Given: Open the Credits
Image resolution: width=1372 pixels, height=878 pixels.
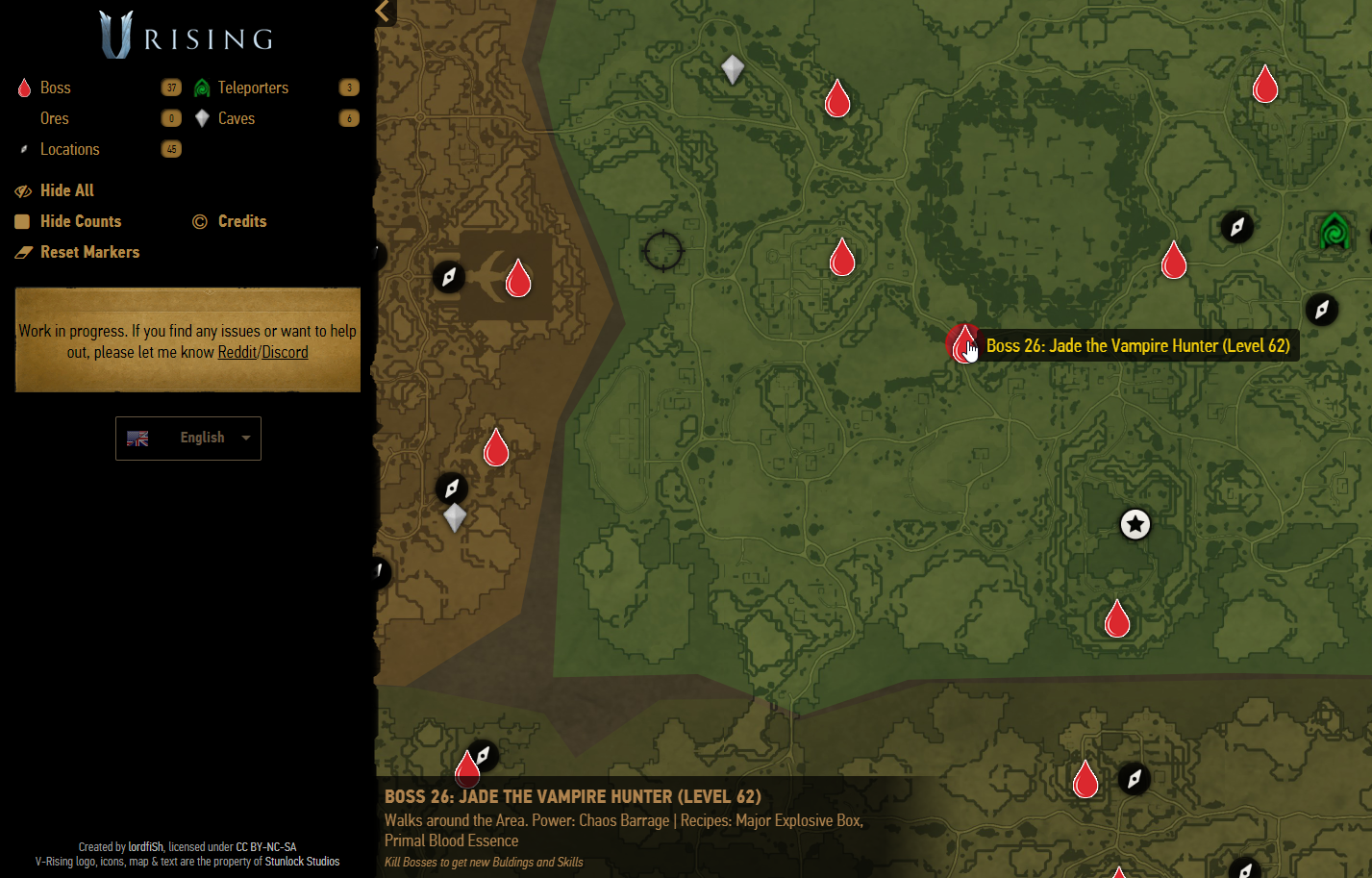Looking at the screenshot, I should 241,221.
